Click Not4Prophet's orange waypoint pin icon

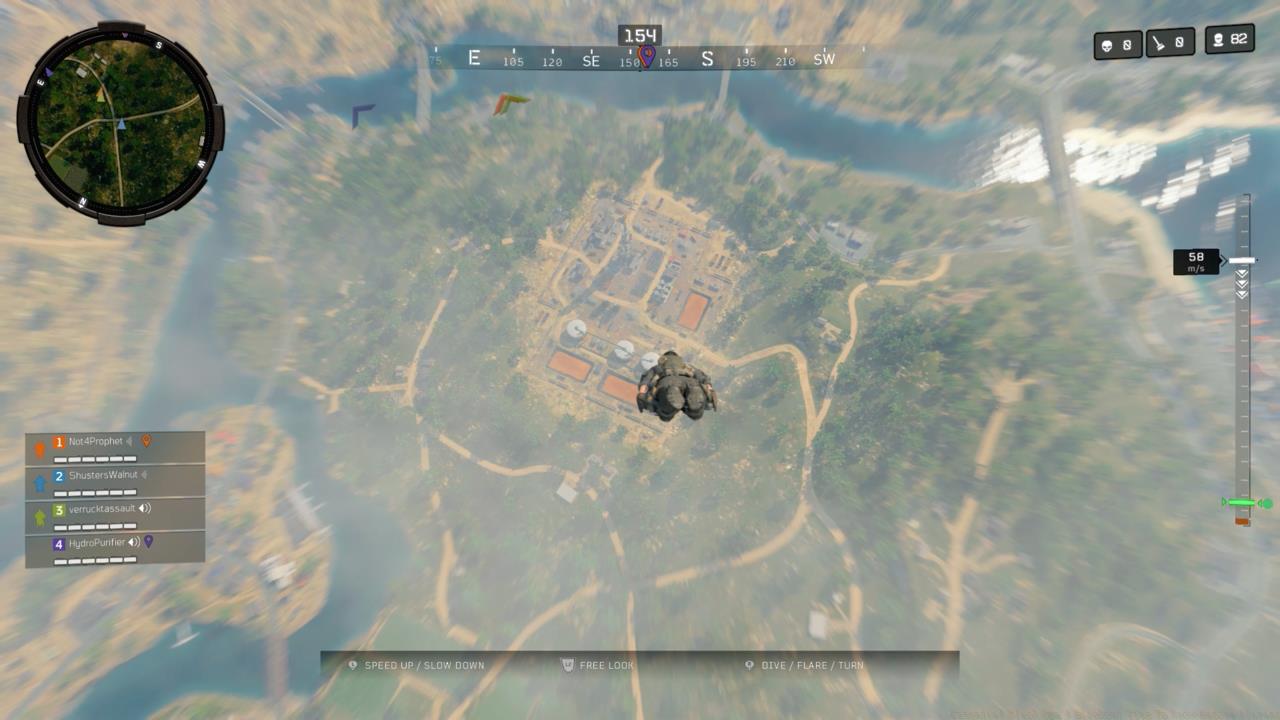146,441
